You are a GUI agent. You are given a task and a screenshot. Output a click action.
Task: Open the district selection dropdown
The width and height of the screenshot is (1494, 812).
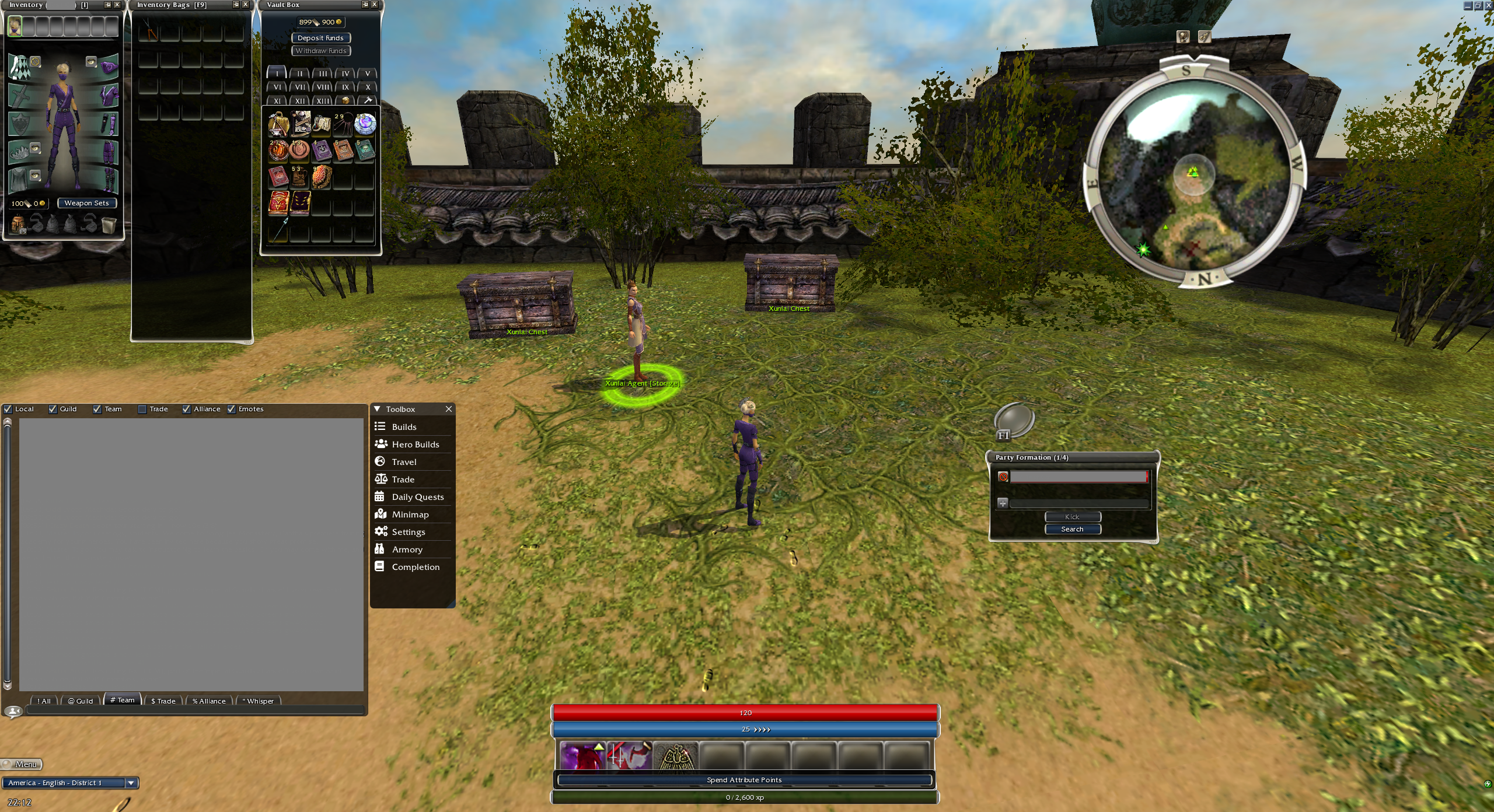click(131, 783)
